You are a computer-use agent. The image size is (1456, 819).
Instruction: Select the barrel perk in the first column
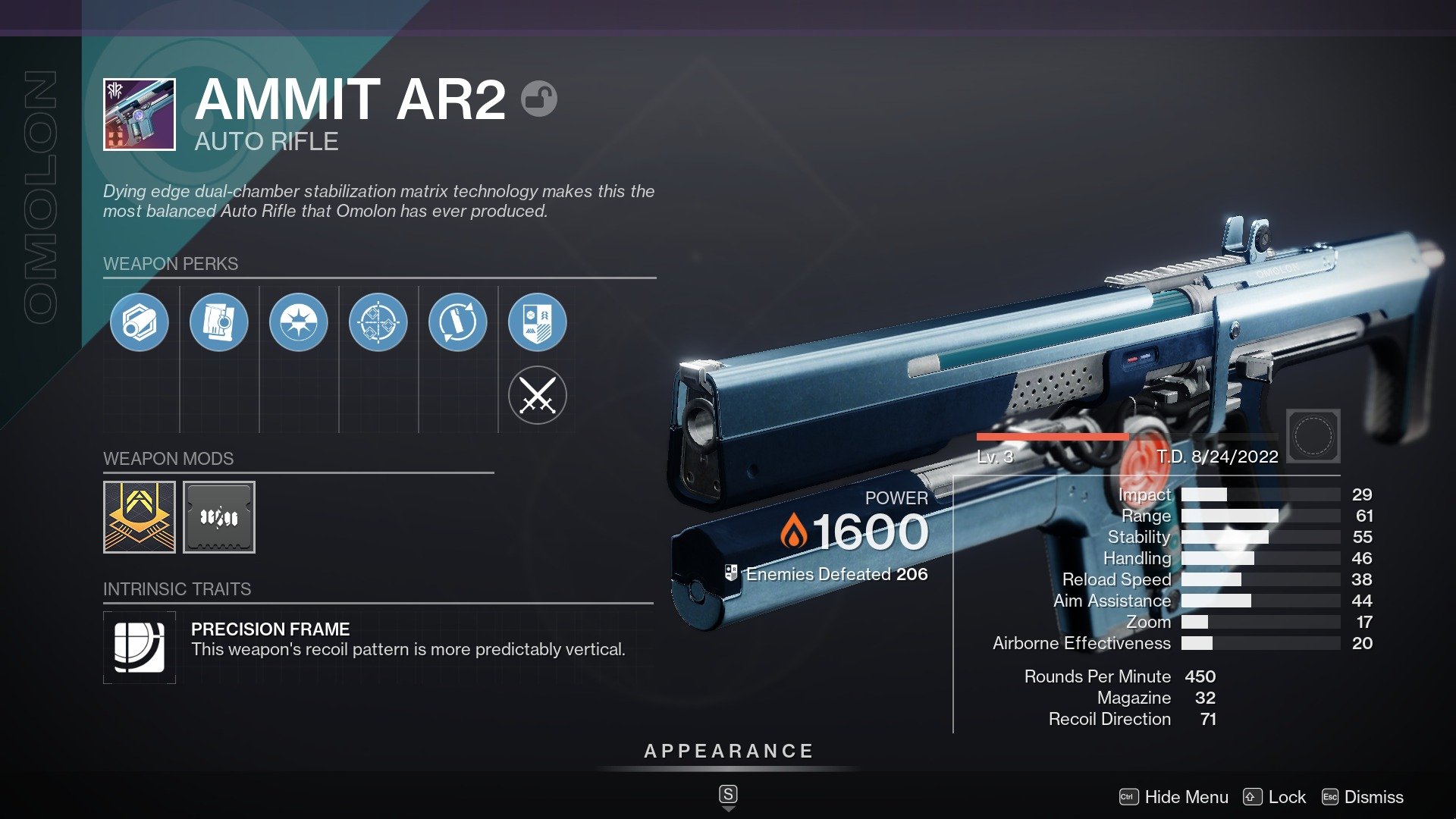pos(140,322)
